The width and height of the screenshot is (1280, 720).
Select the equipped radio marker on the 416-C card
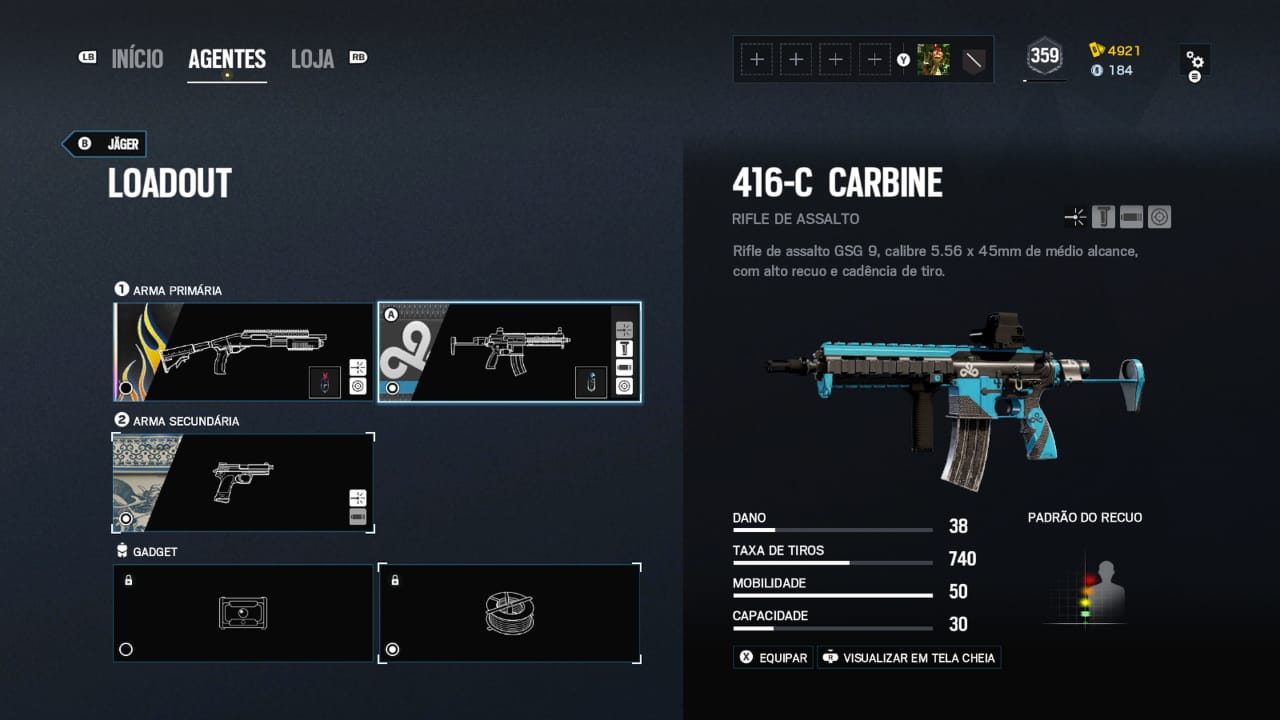click(x=393, y=387)
